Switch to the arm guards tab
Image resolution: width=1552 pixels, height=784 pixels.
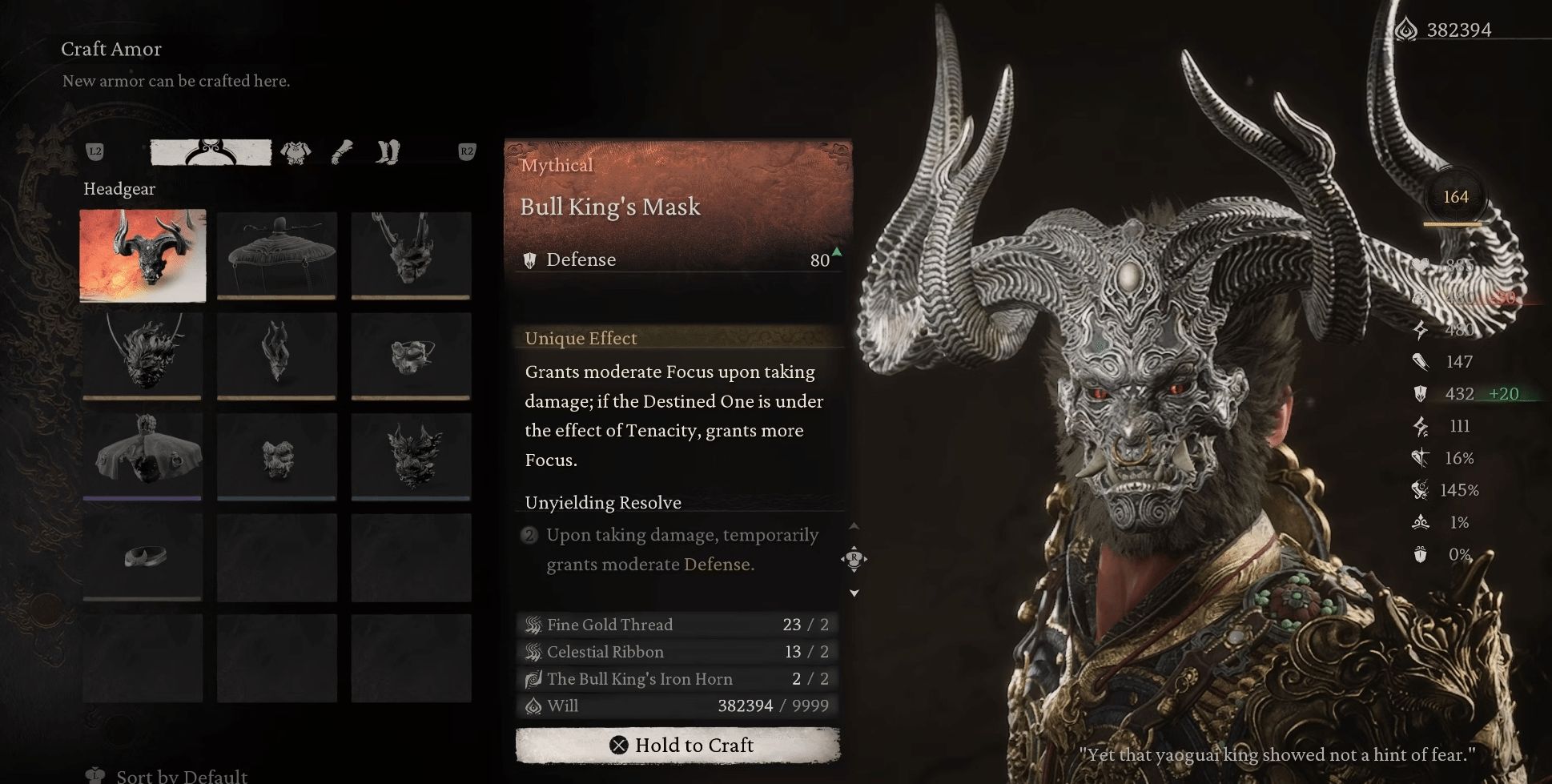click(x=342, y=152)
